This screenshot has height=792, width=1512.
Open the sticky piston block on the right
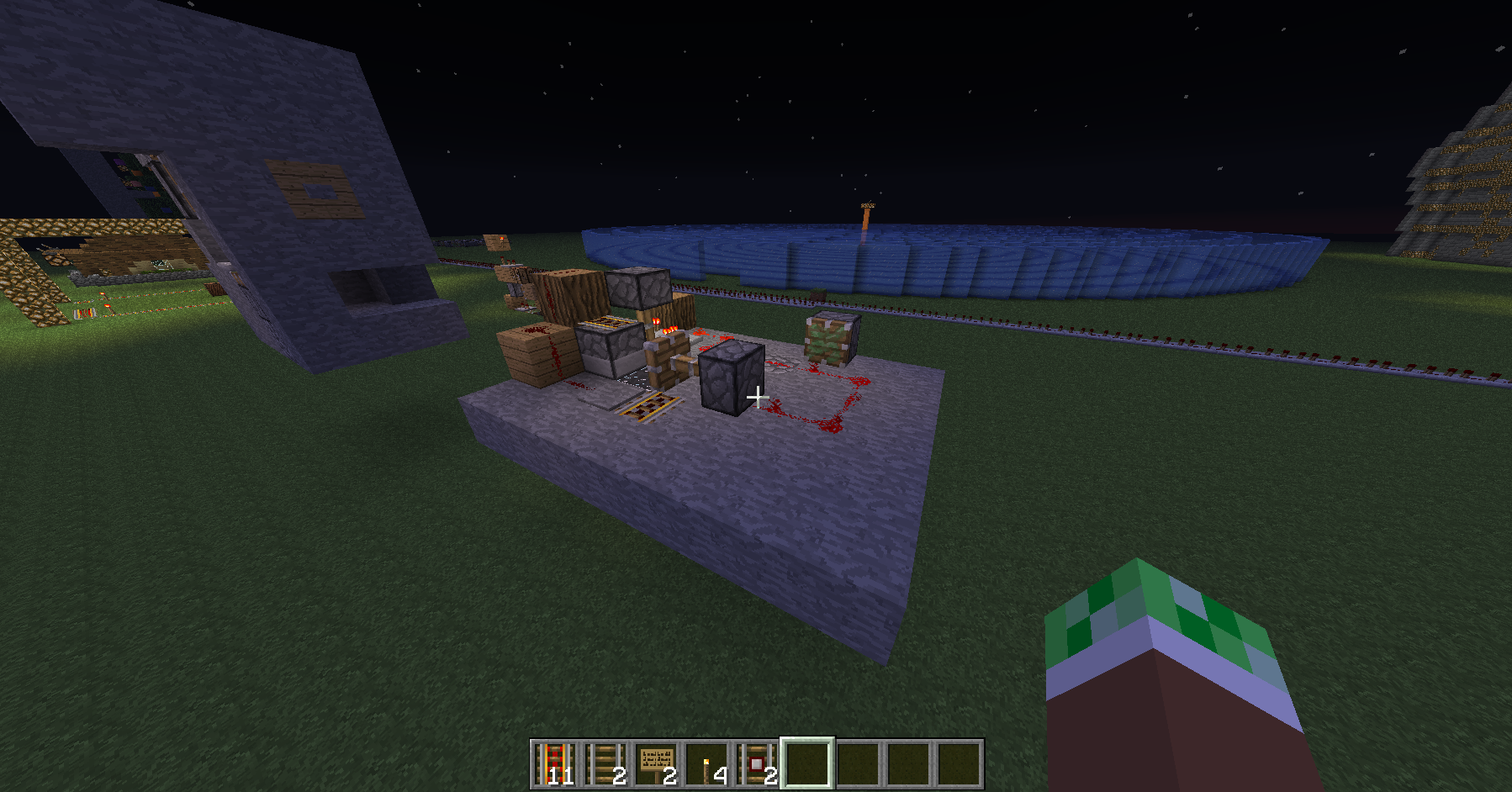point(828,339)
